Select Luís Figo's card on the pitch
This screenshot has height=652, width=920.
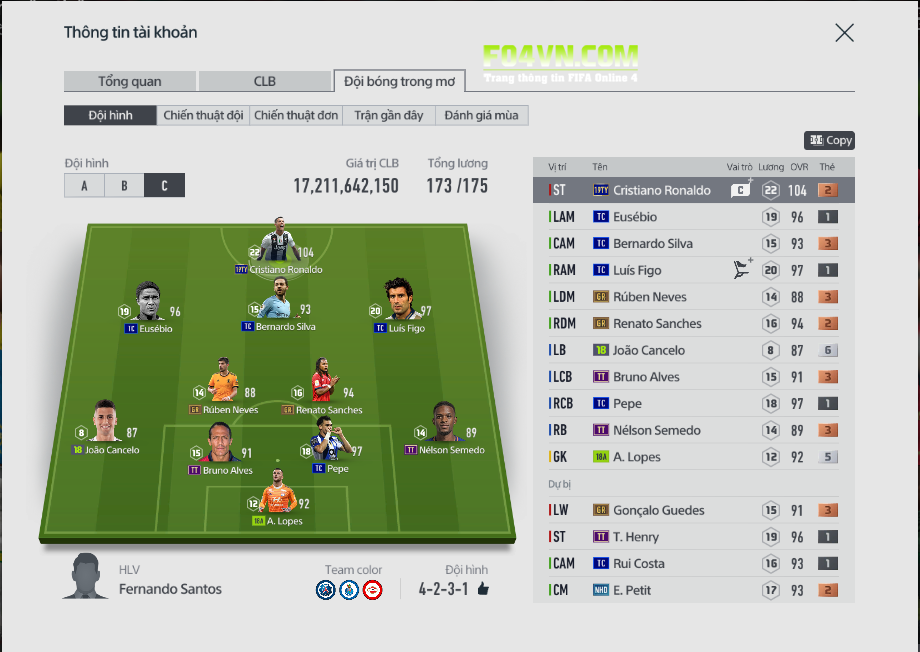click(399, 304)
